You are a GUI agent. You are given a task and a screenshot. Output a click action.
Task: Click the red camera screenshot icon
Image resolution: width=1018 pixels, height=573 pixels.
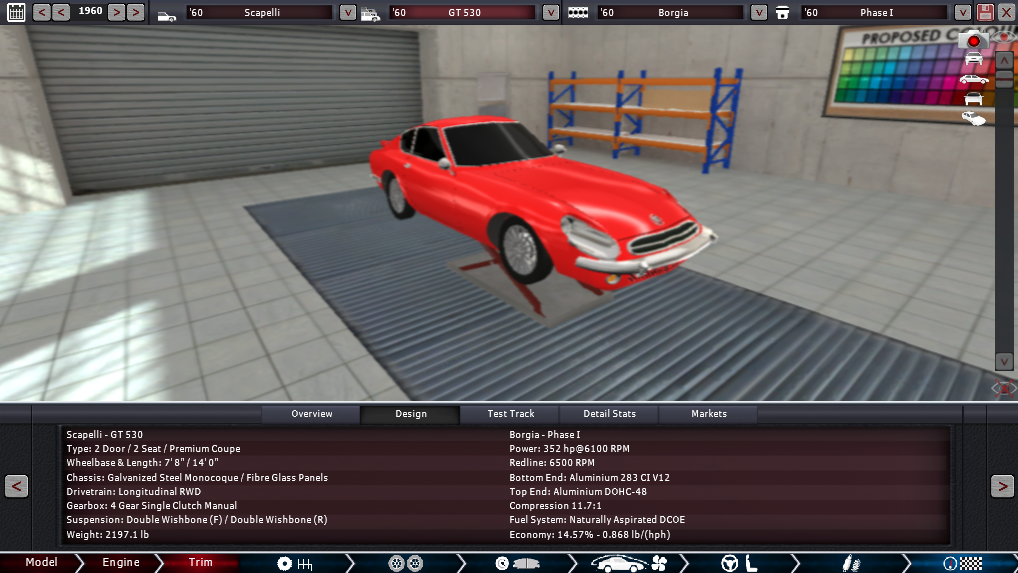click(973, 41)
